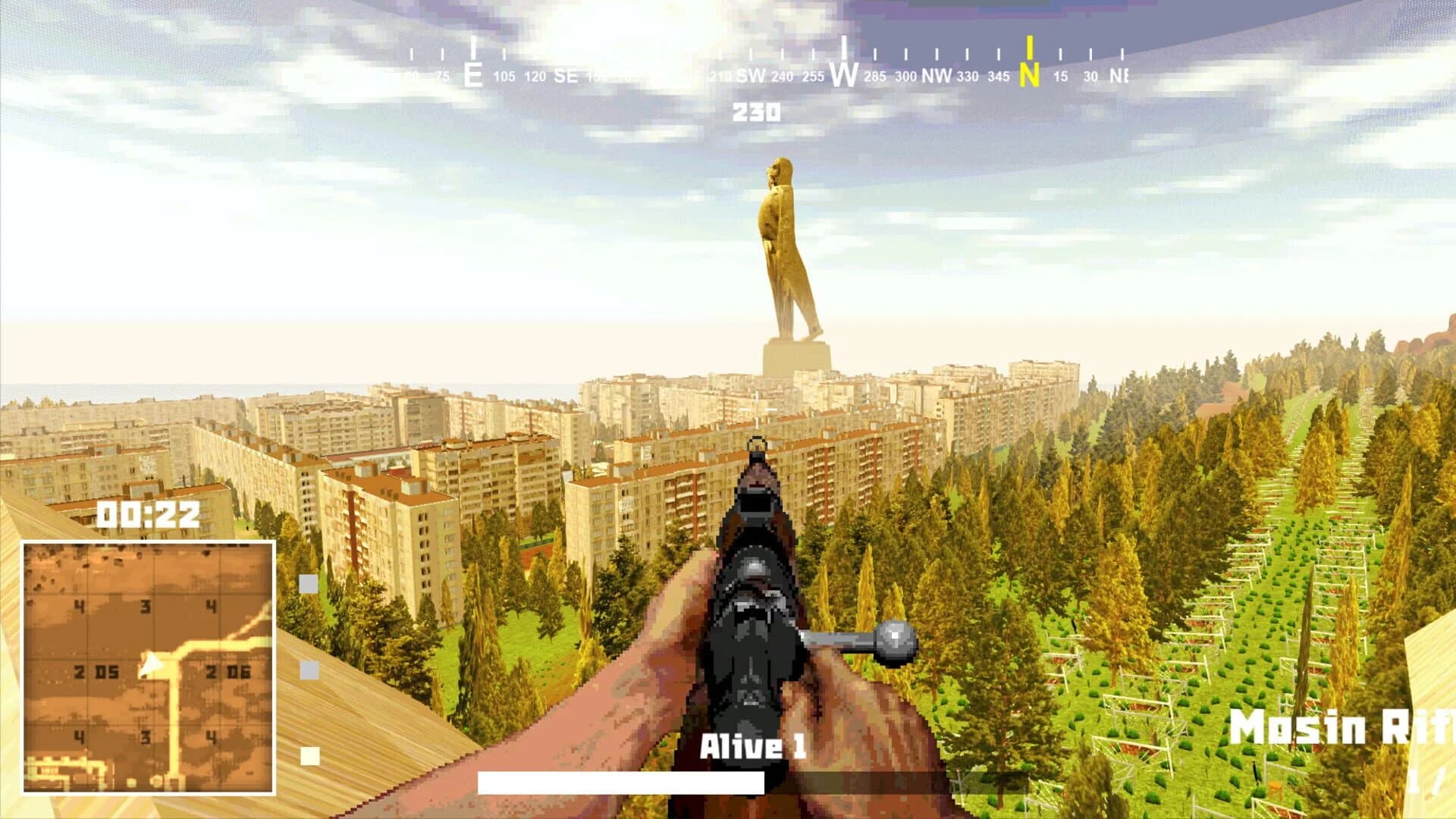The height and width of the screenshot is (819, 1456).
Task: Toggle the middle gray square indicator
Action: point(308,670)
